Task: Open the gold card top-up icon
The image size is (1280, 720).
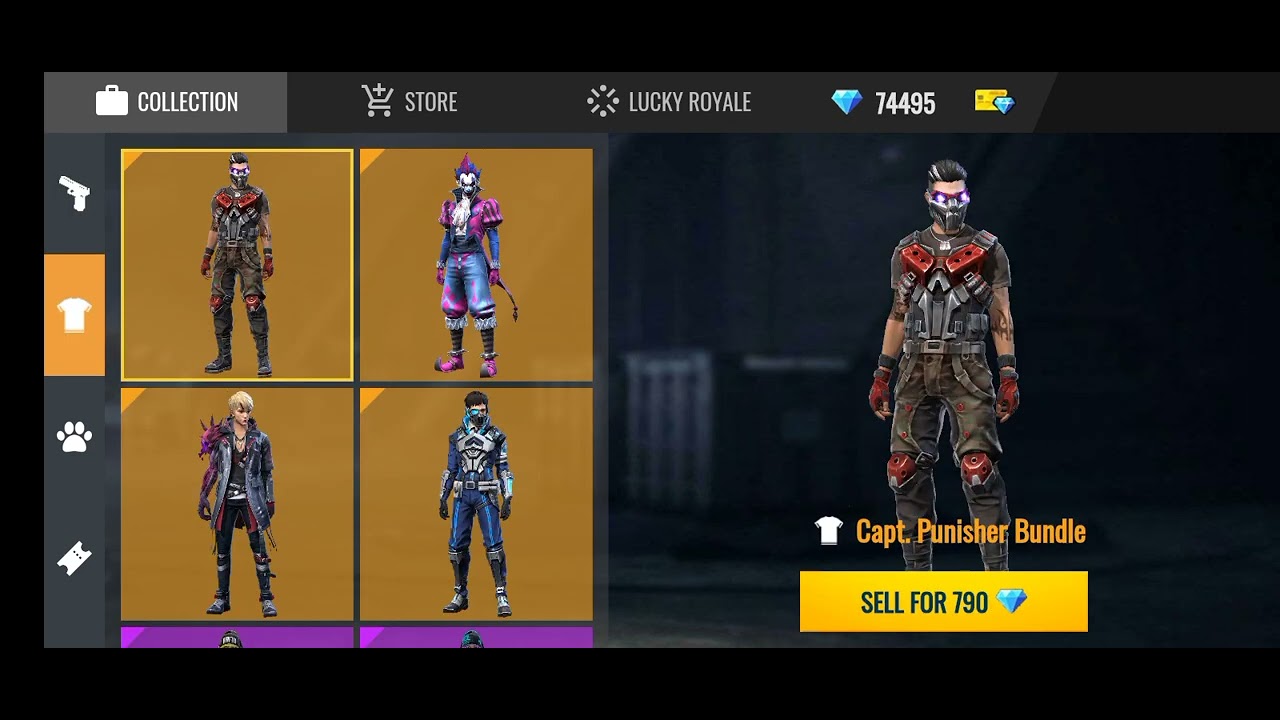Action: [993, 101]
